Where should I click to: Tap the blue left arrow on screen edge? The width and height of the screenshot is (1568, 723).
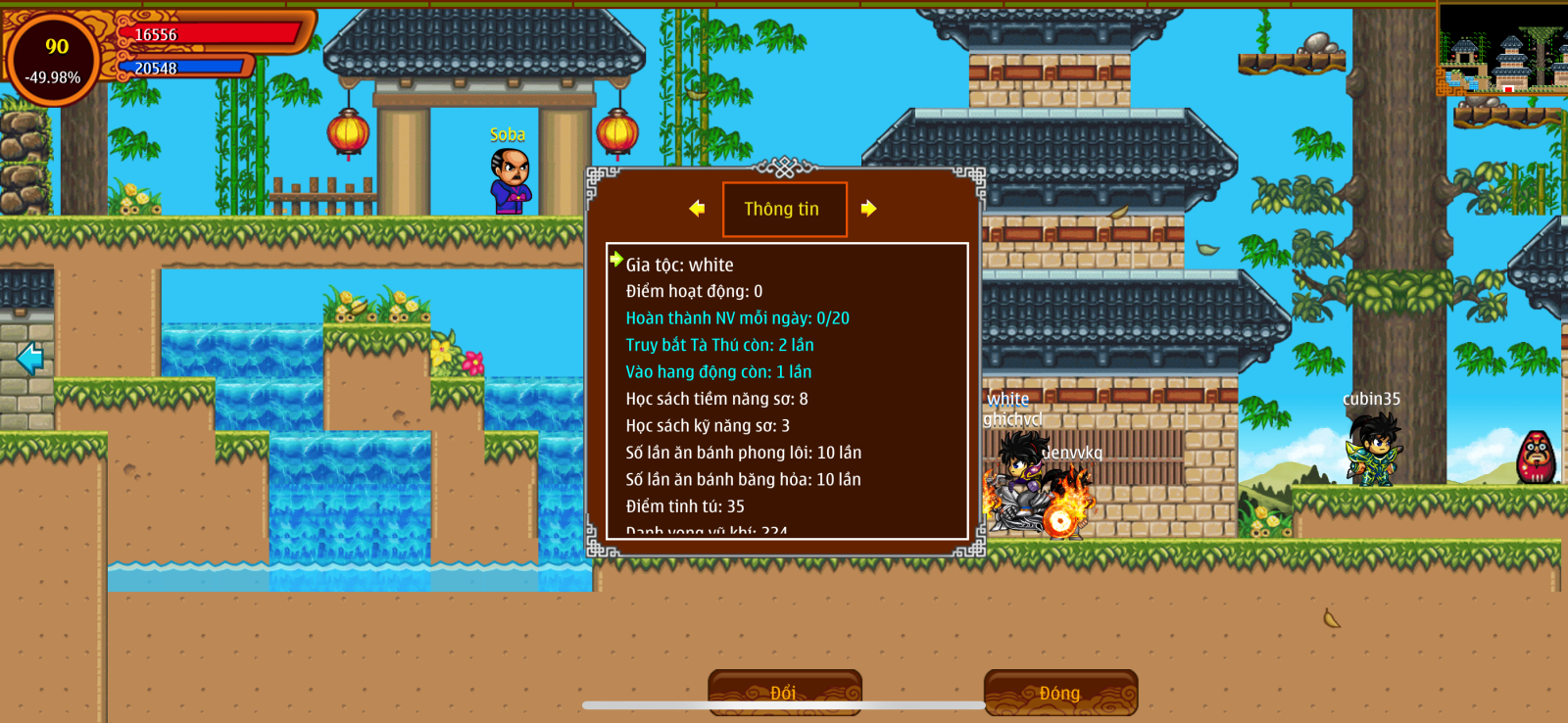(29, 358)
